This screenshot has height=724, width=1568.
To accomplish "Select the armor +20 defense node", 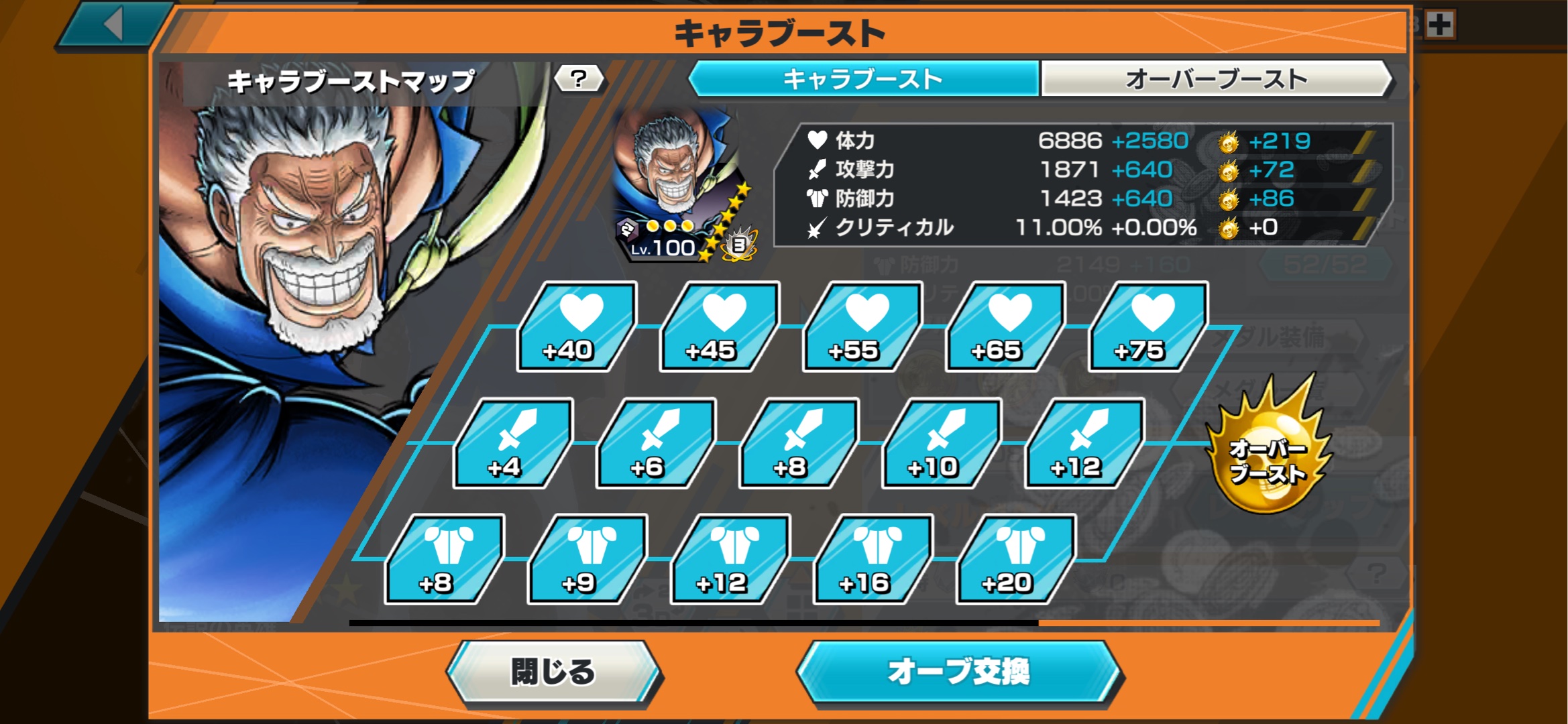I will (1016, 560).
